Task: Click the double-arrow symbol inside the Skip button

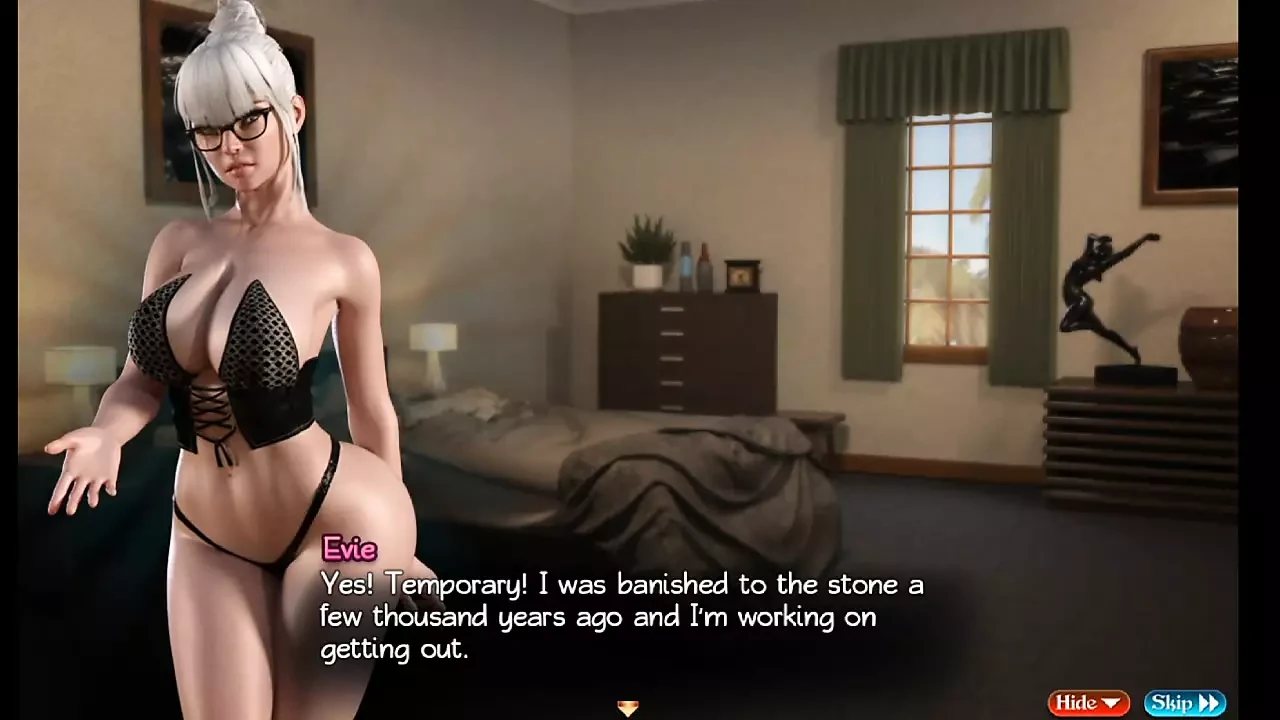Action: [1211, 702]
